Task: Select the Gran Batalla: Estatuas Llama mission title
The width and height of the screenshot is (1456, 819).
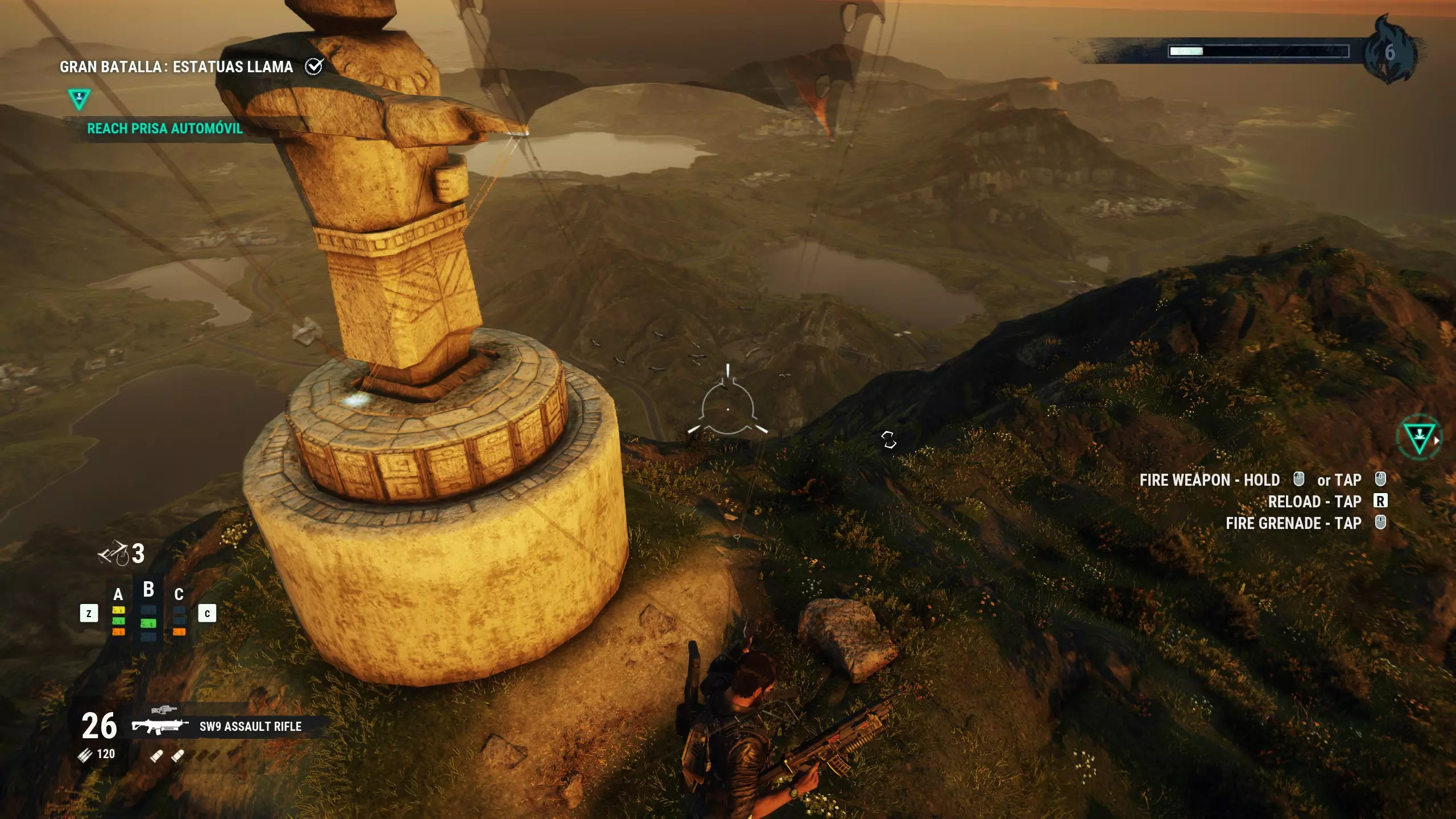Action: tap(176, 67)
